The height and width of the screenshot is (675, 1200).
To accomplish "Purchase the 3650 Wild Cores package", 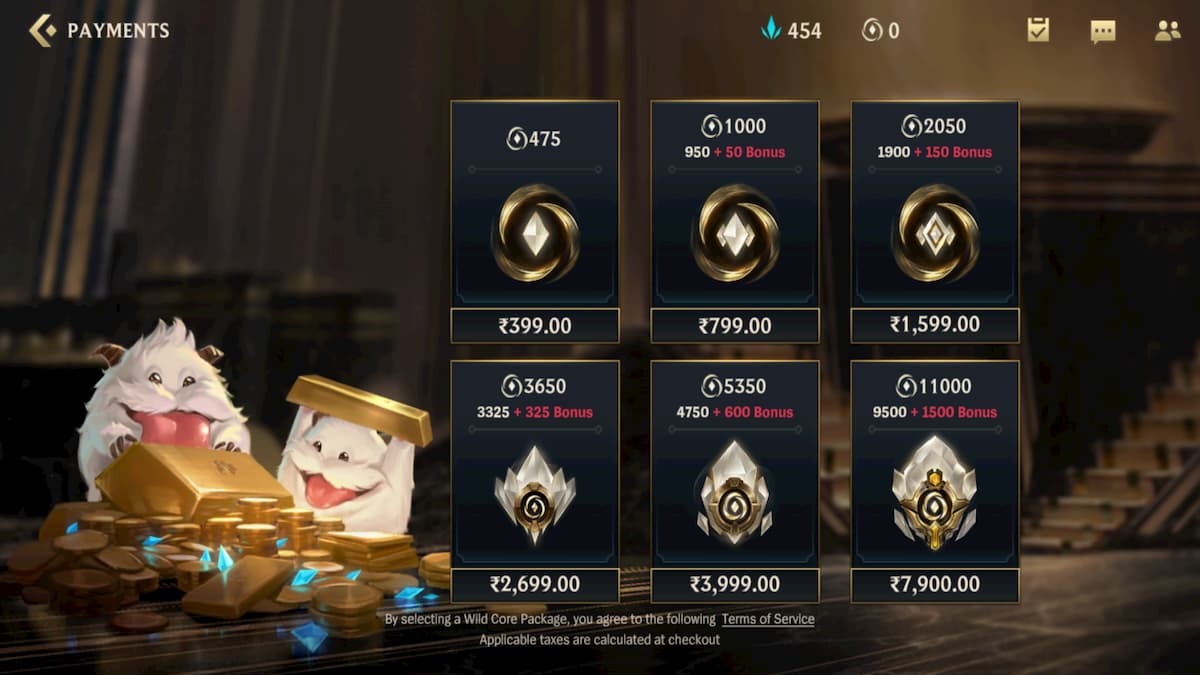I will coord(535,482).
